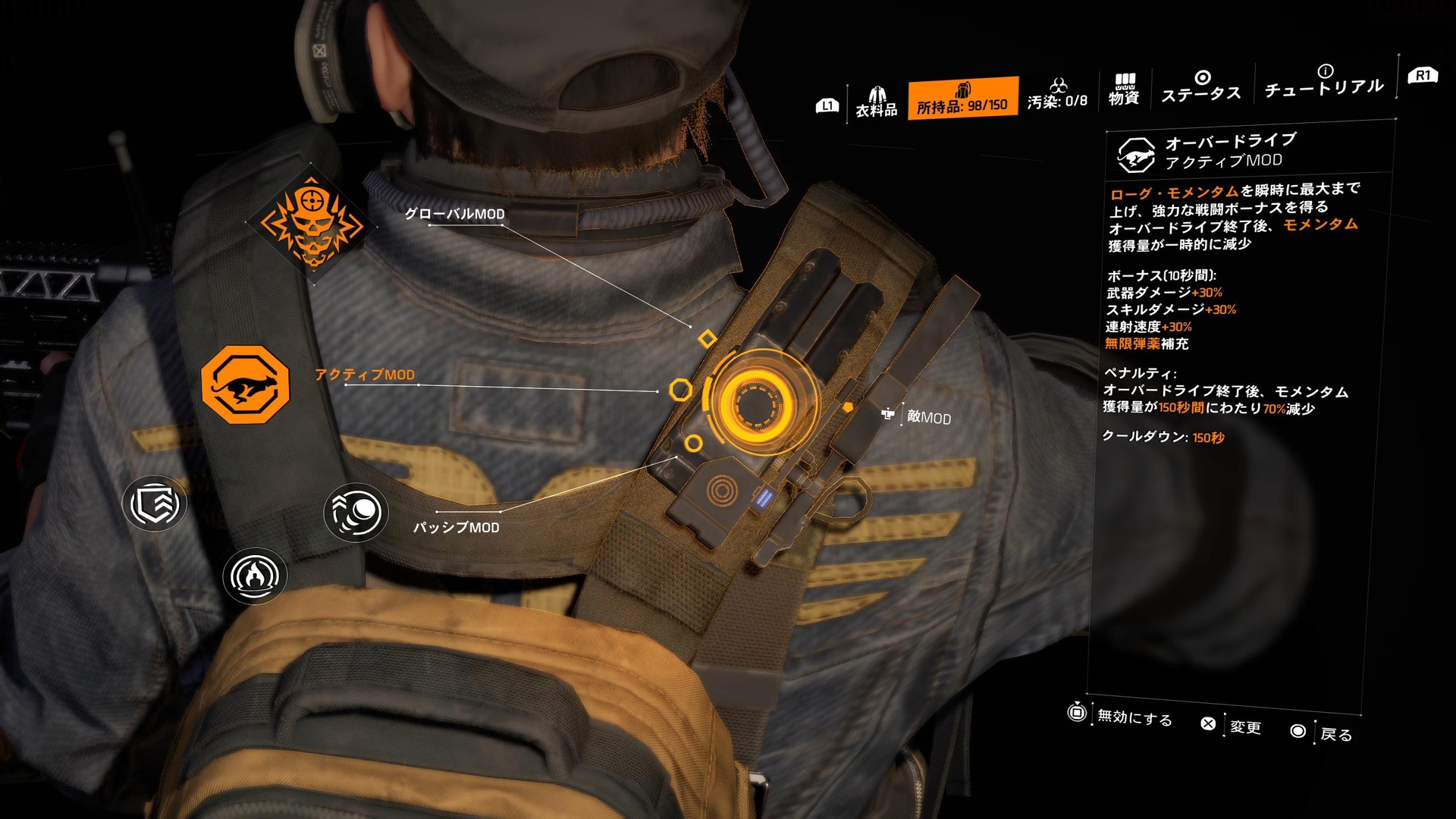This screenshot has height=819, width=1456.
Task: Go back with the 戻る option
Action: (x=1335, y=734)
